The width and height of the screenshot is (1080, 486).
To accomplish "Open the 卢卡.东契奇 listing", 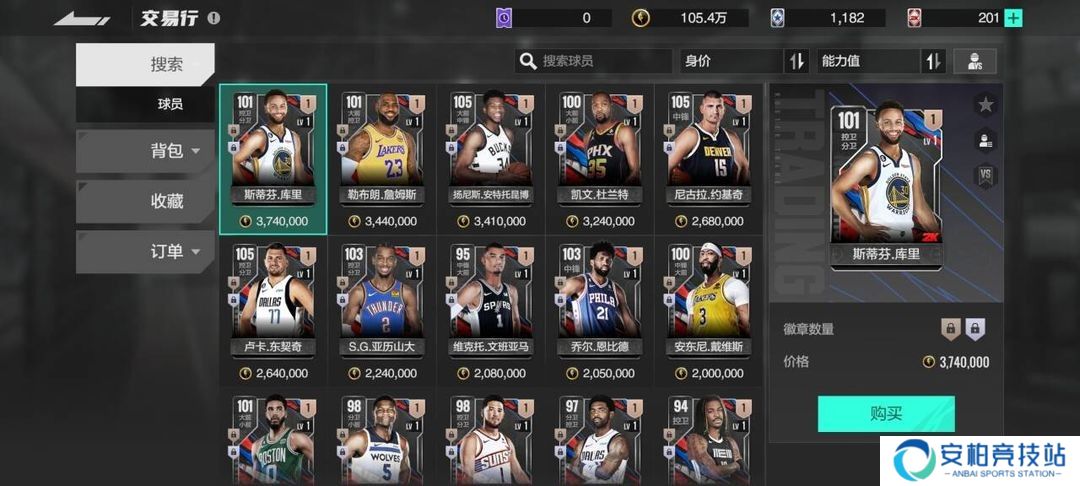I will pyautogui.click(x=273, y=312).
